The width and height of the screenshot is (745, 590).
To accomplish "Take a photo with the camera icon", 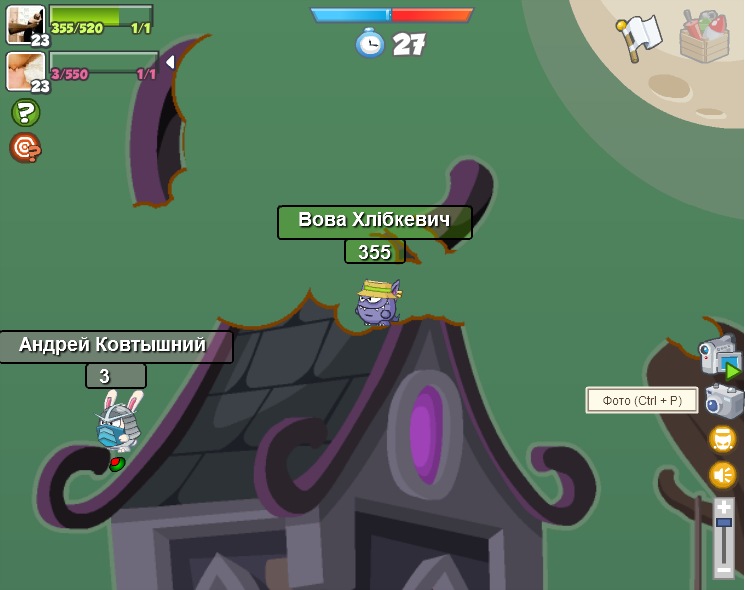I will pyautogui.click(x=723, y=401).
